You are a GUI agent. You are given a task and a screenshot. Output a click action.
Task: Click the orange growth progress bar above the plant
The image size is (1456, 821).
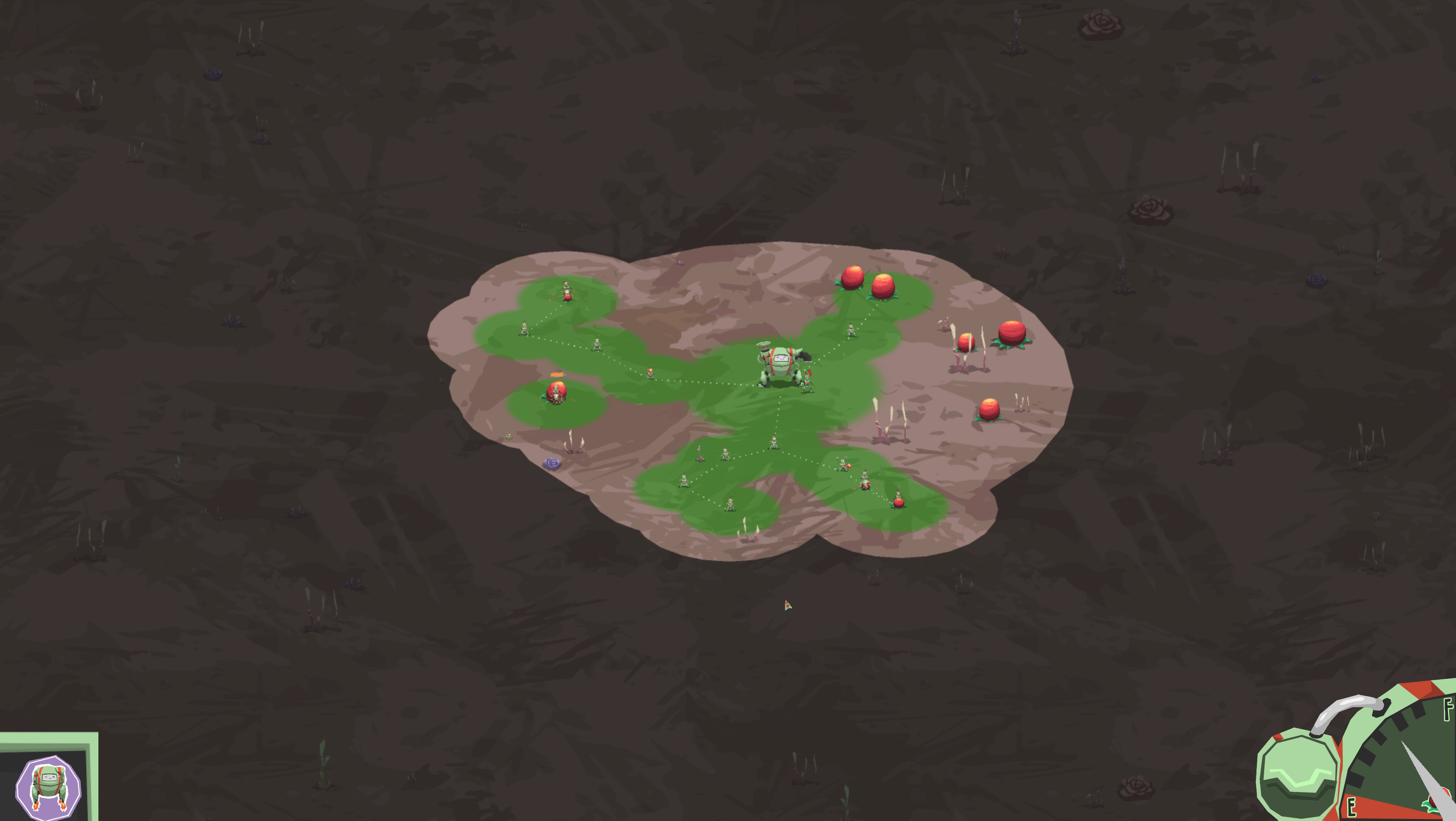coord(558,375)
